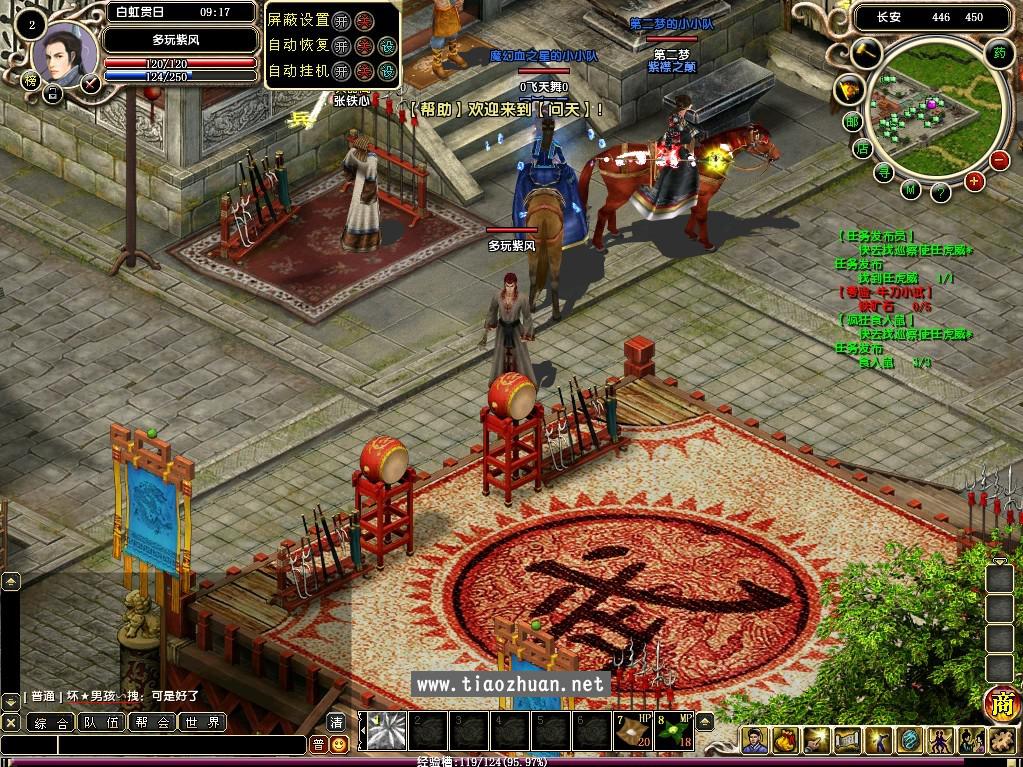Open the 队伍 team chat tab
The image size is (1023, 767).
point(100,722)
